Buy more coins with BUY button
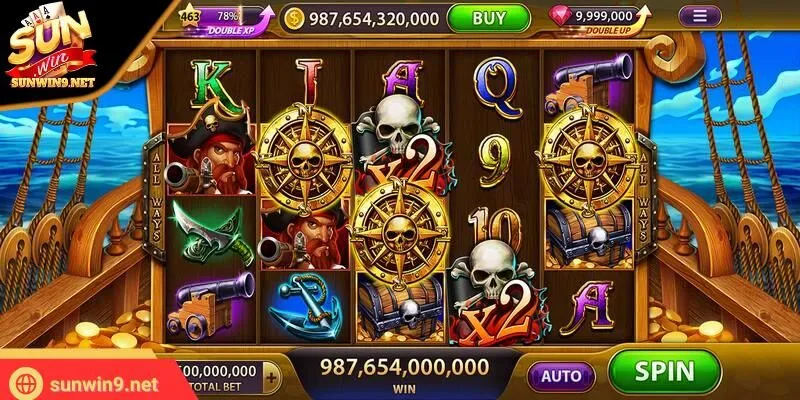 click(x=488, y=18)
